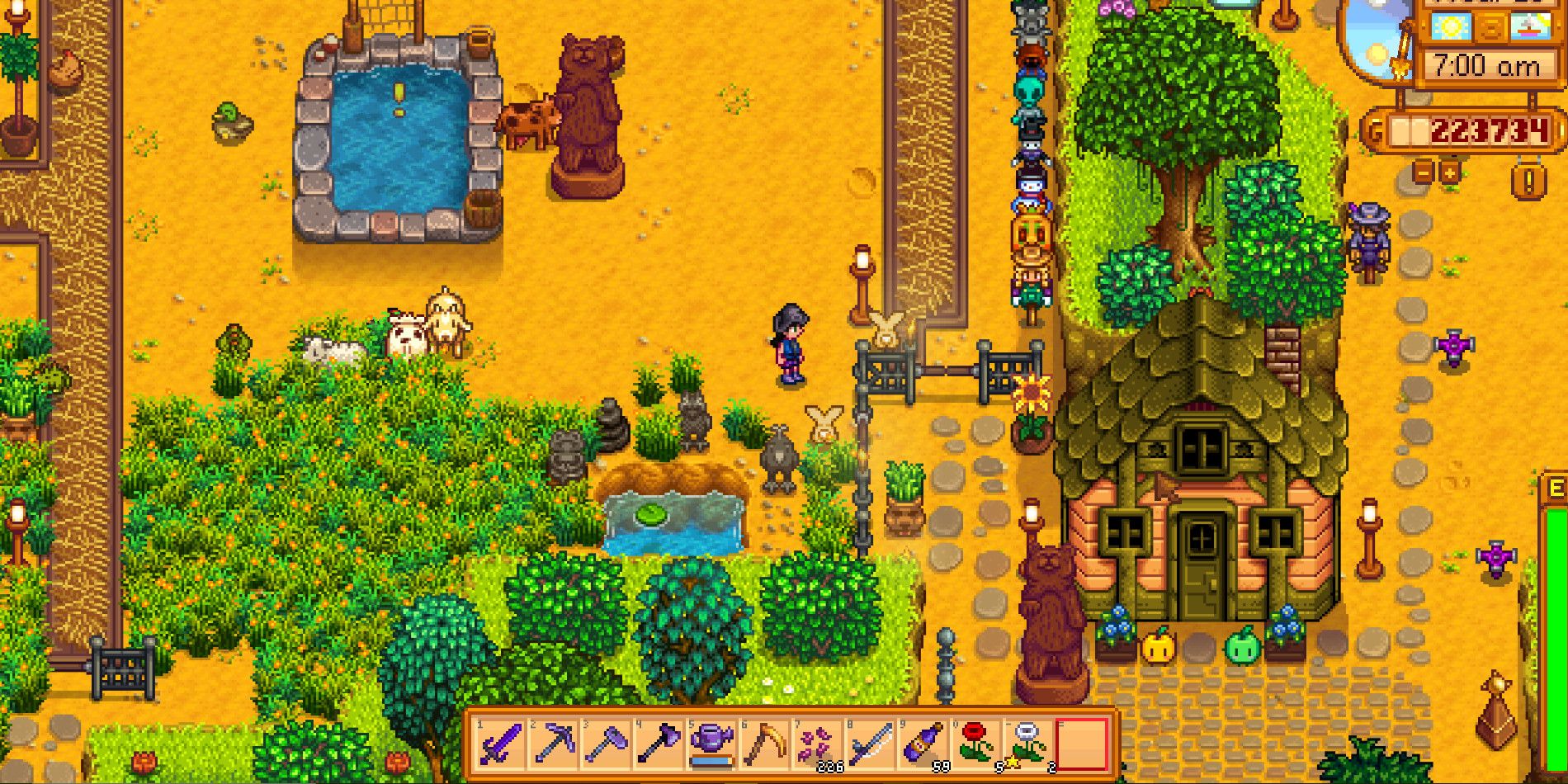
Task: Zoom in using the plus button
Action: 1450,172
